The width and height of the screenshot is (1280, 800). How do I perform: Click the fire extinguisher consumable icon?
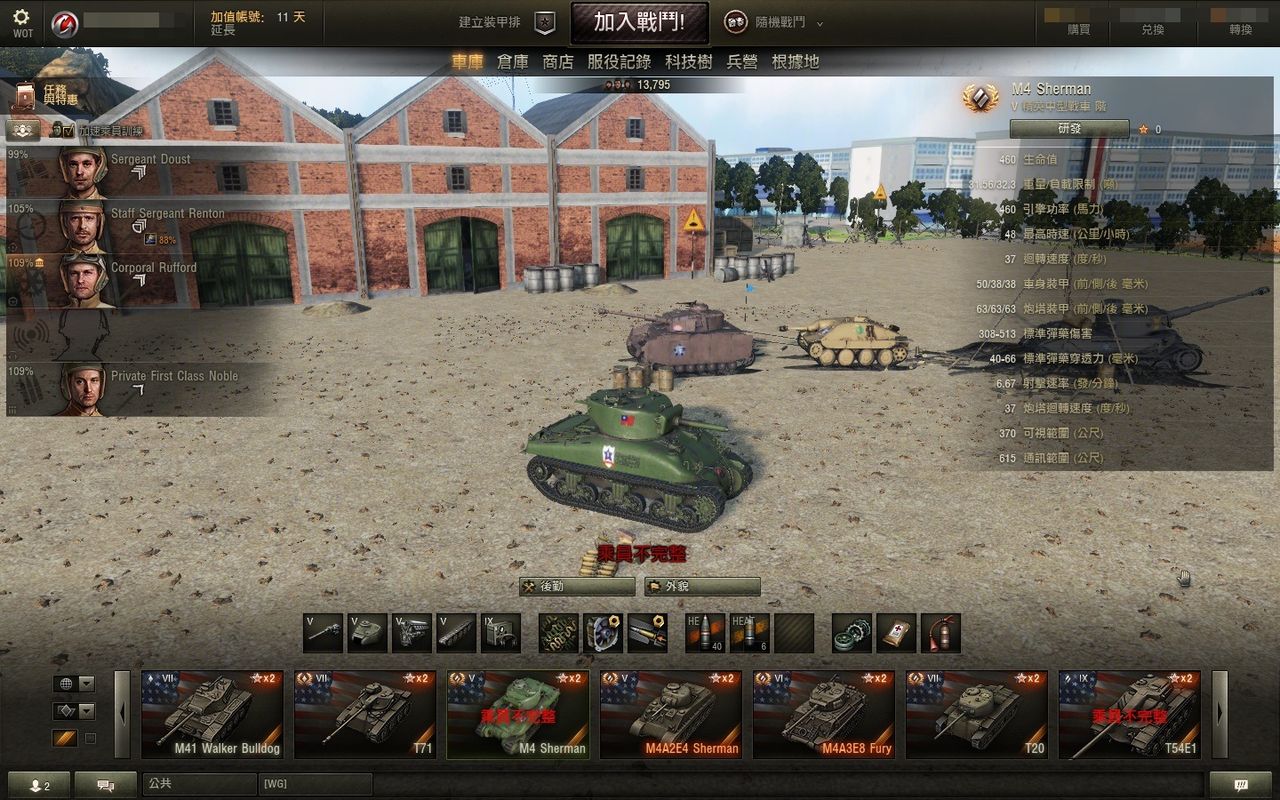click(939, 632)
